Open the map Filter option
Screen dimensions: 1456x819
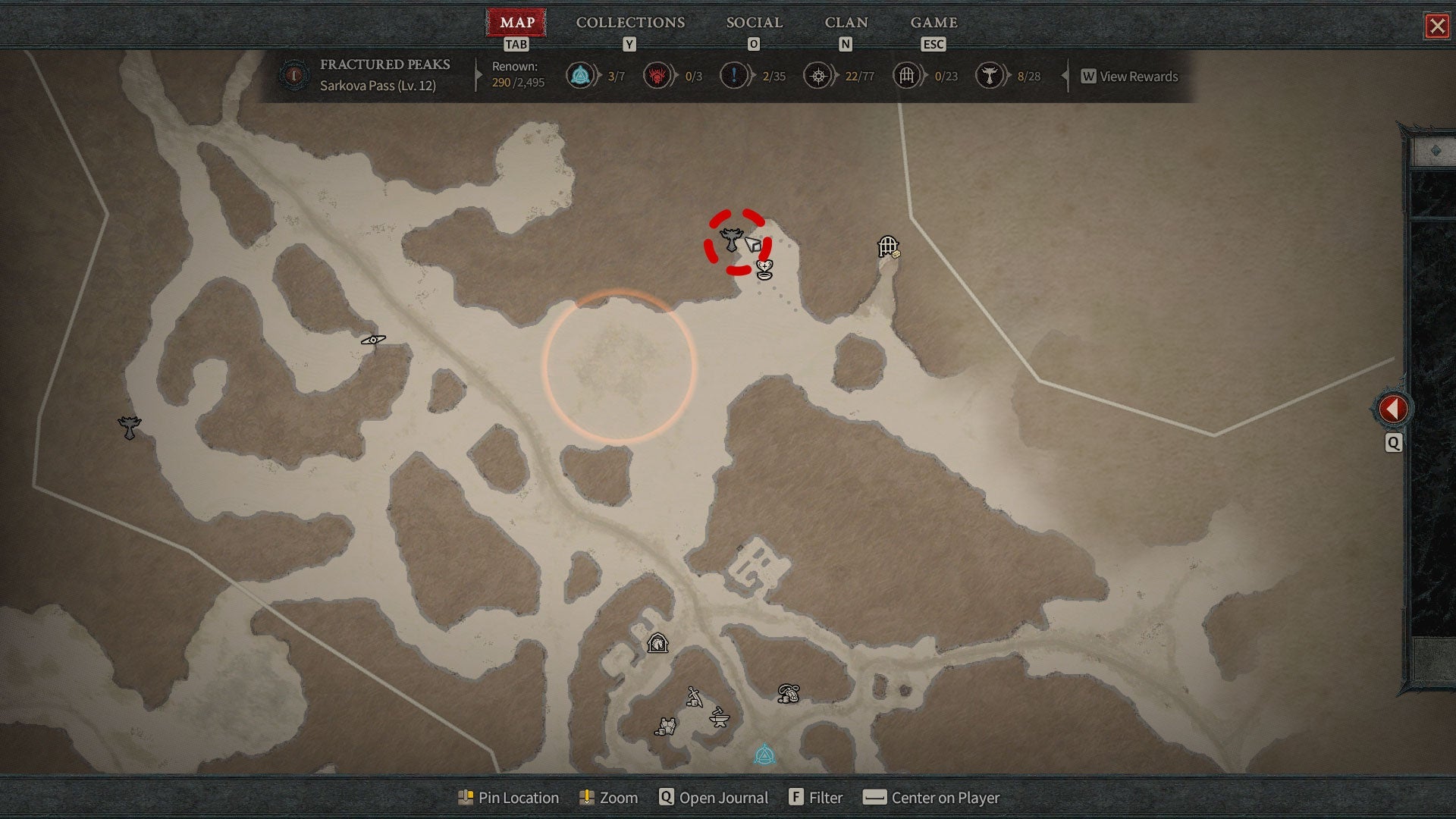816,798
